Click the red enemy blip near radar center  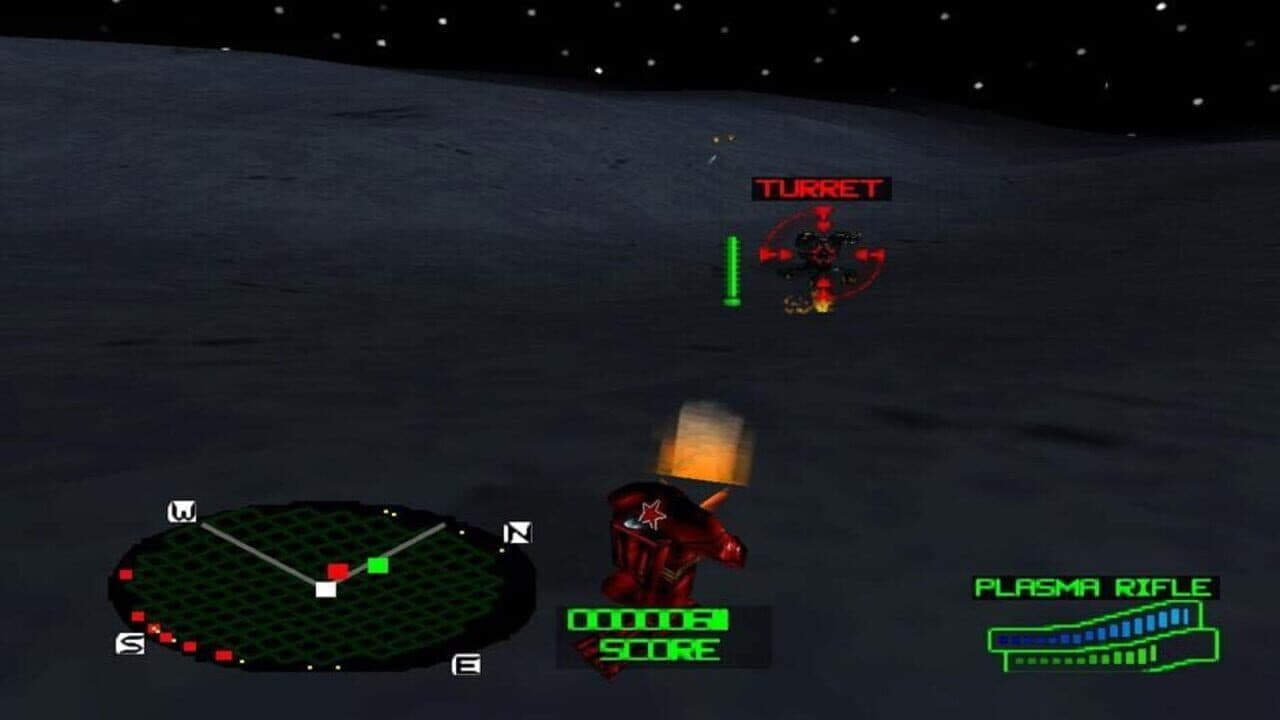pos(338,570)
